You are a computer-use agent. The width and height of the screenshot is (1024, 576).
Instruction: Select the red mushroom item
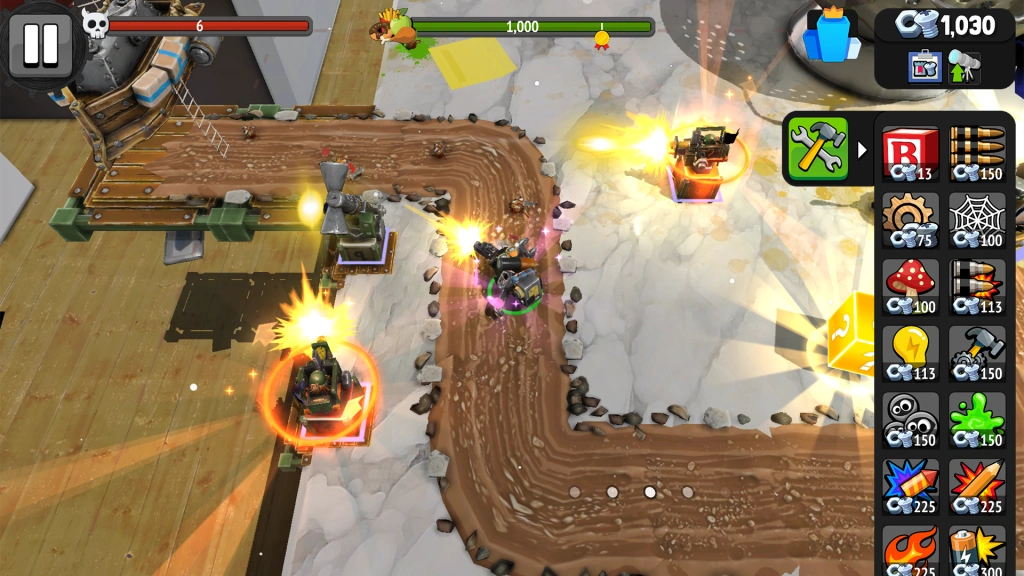pyautogui.click(x=911, y=285)
